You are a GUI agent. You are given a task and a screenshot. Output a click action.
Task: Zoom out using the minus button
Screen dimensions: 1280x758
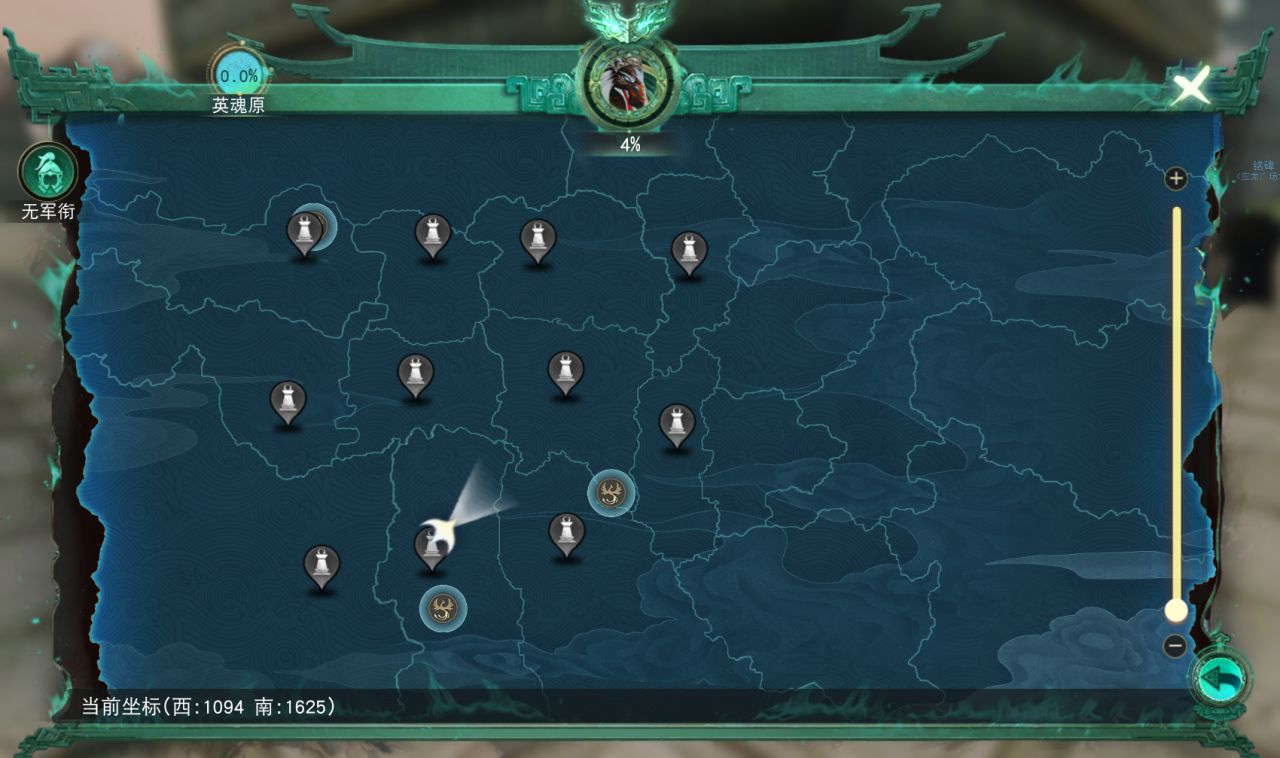point(1176,646)
